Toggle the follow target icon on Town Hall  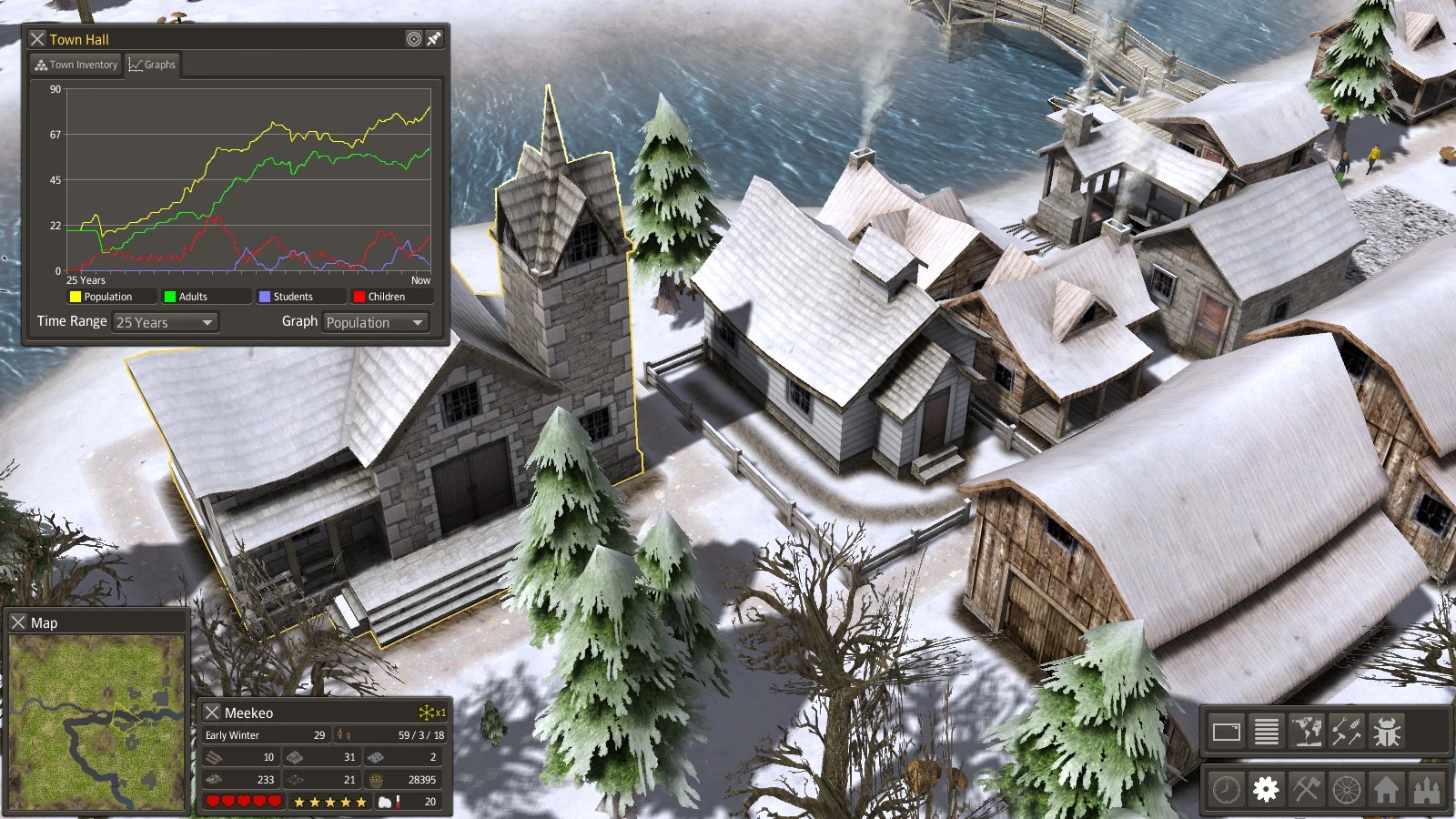point(415,39)
